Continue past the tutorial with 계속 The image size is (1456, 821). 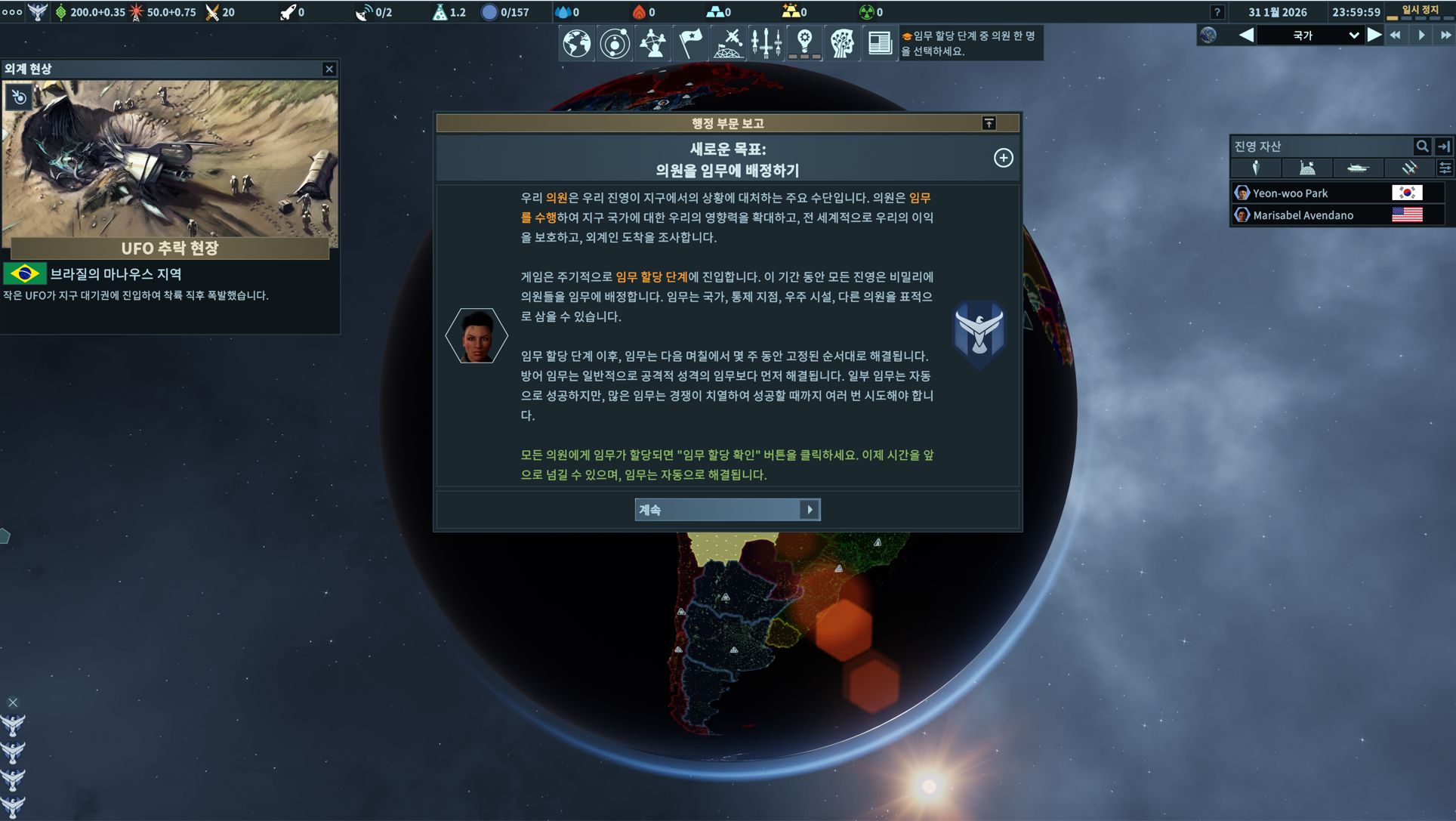pyautogui.click(x=726, y=510)
